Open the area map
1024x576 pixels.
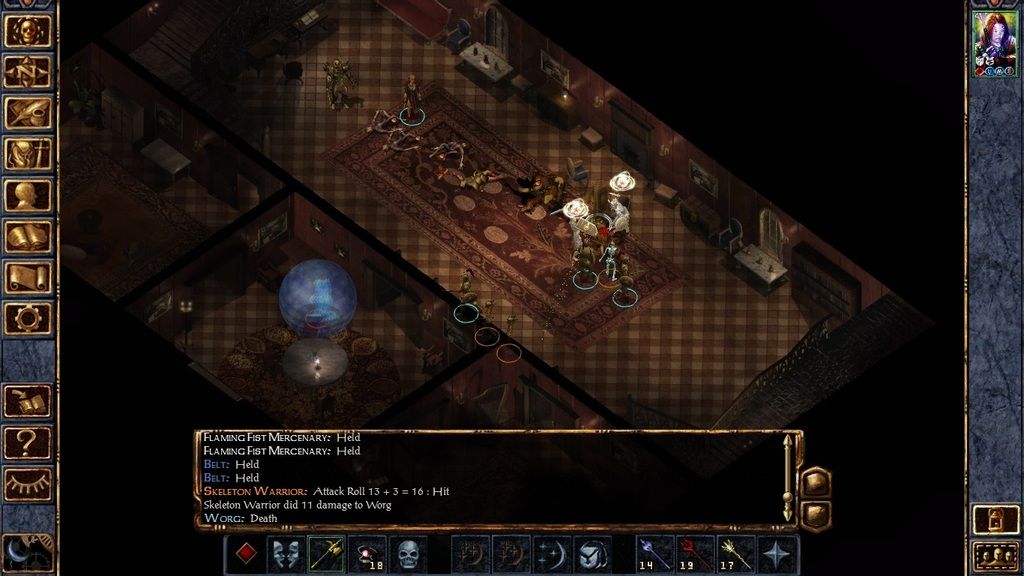[x=28, y=72]
